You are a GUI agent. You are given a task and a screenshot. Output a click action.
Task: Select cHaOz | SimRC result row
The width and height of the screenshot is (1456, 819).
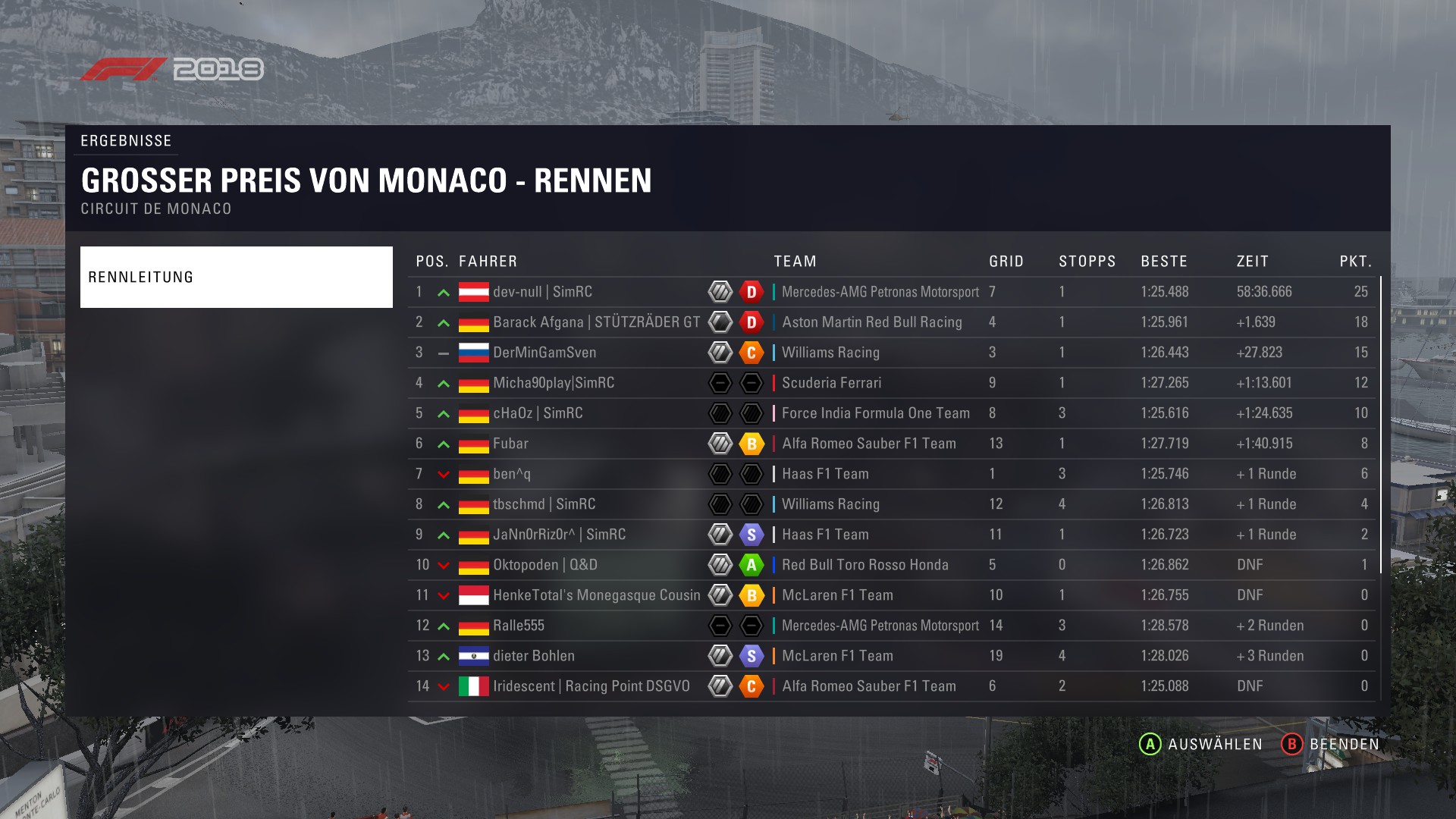[x=538, y=413]
